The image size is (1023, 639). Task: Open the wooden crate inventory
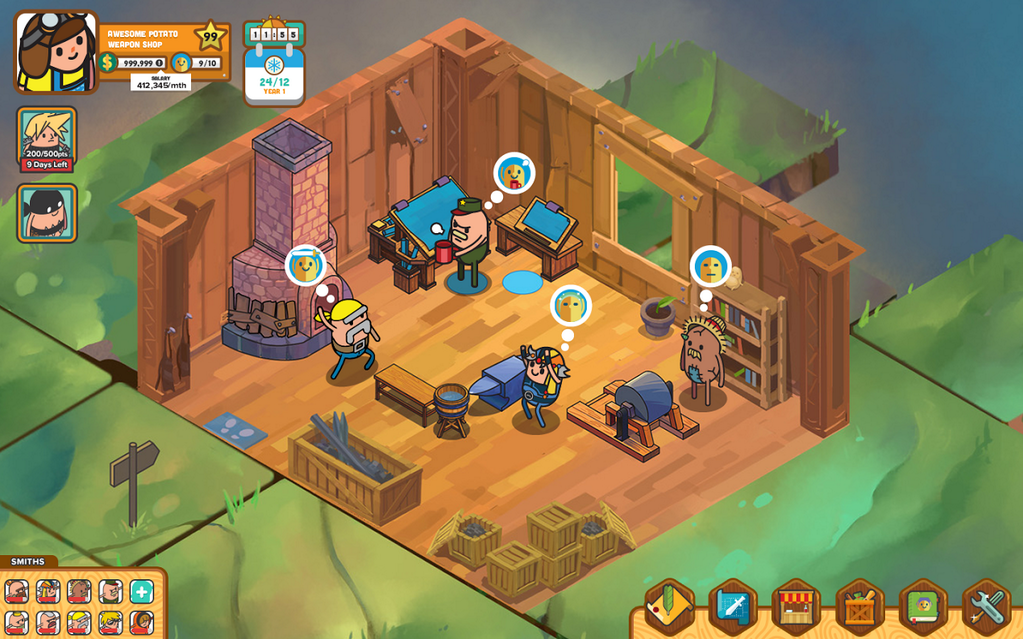[x=860, y=607]
